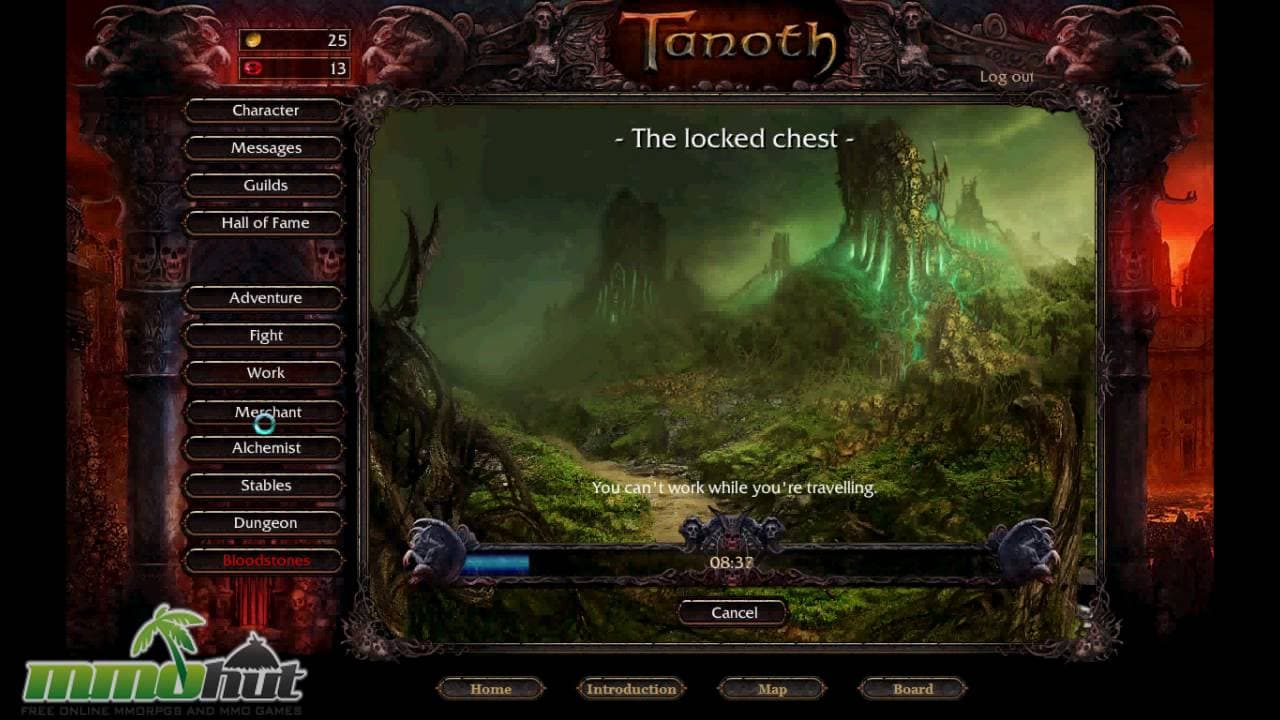
Task: Log out of Tanoth
Action: [x=1007, y=76]
